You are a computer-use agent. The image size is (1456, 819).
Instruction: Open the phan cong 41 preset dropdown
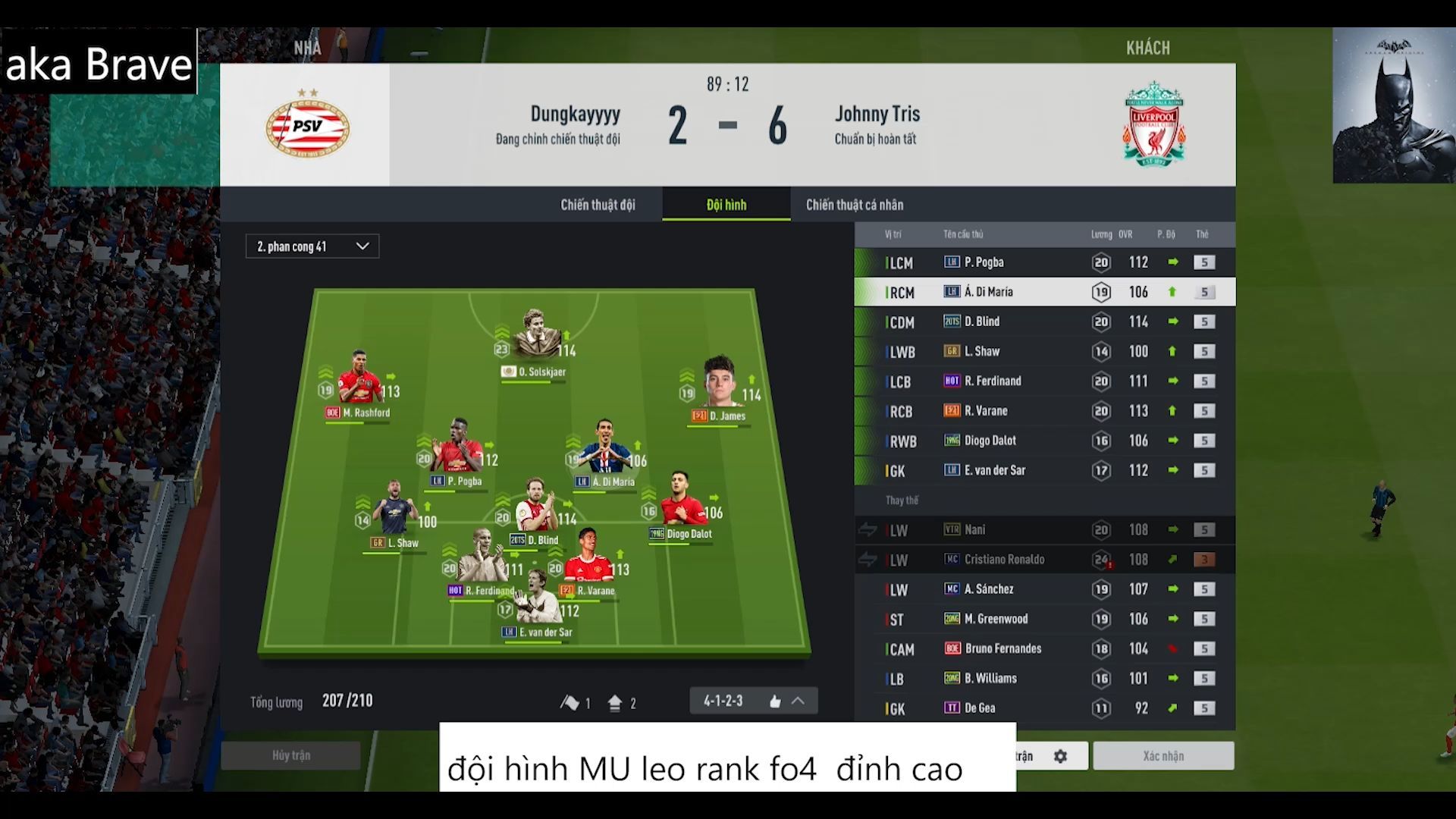pos(312,246)
